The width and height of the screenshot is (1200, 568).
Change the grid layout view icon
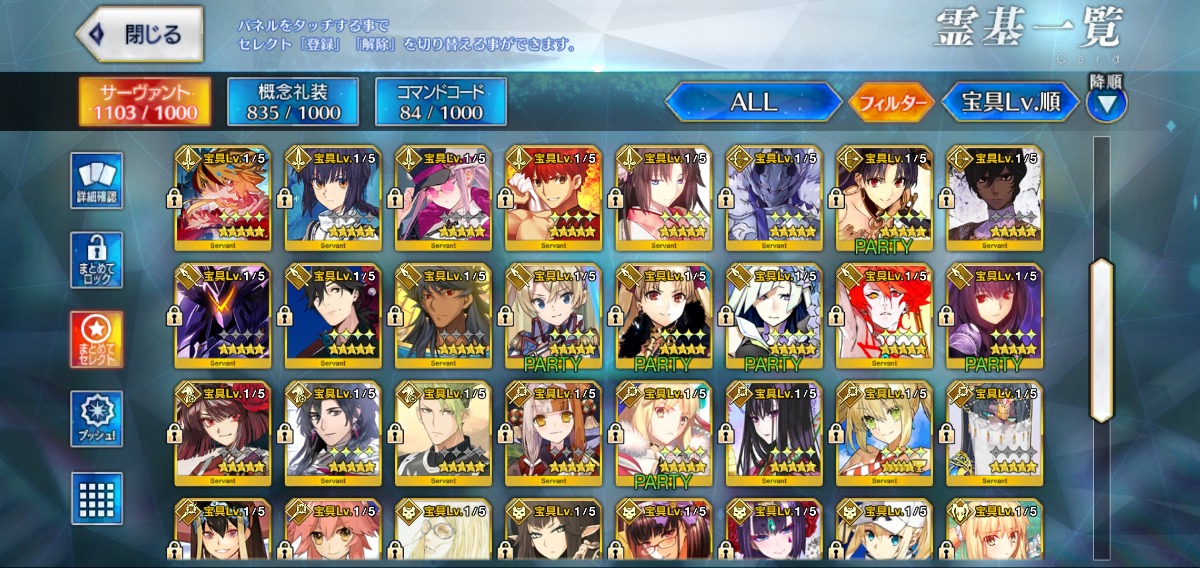coord(97,498)
